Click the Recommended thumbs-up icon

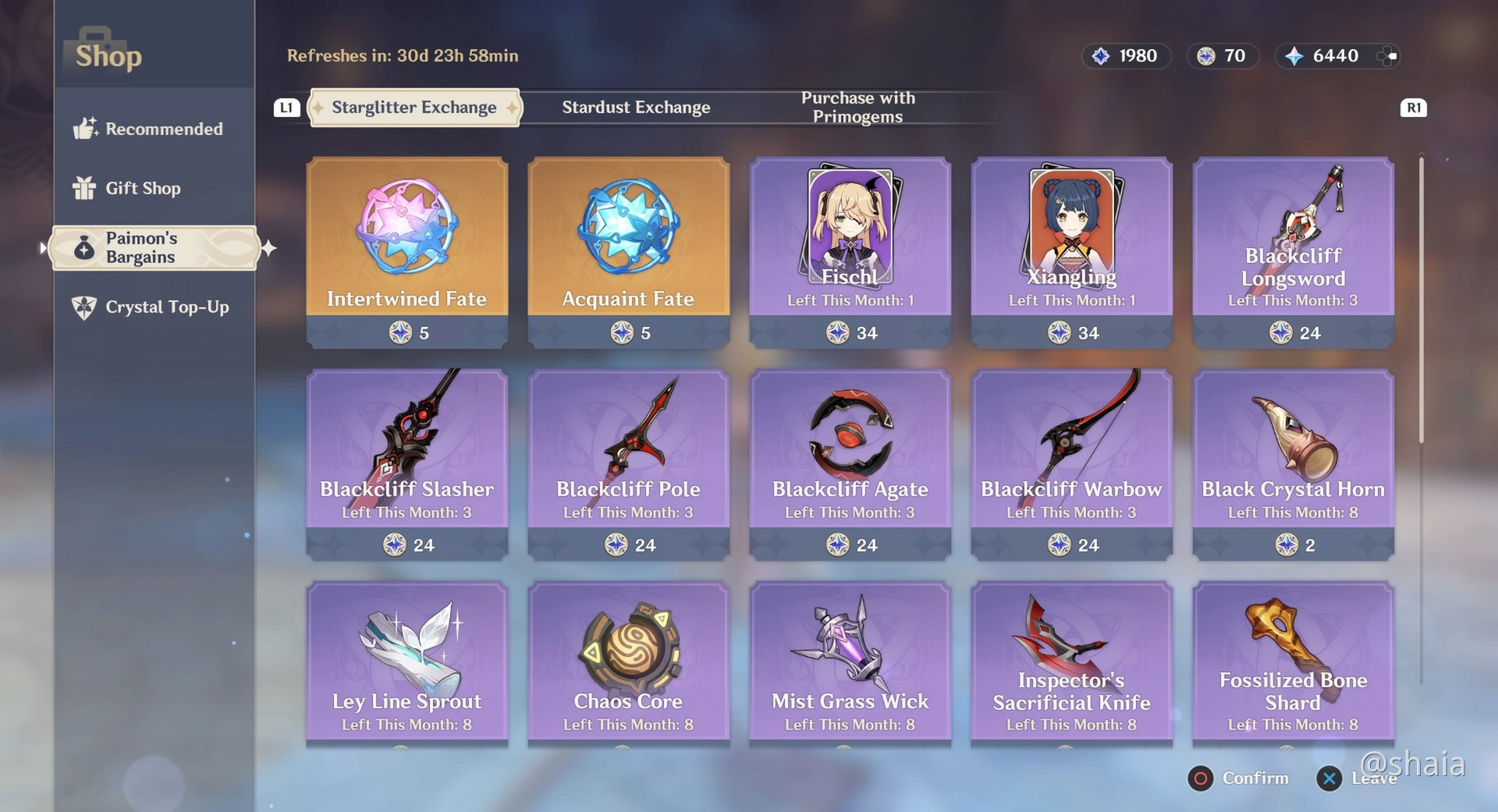tap(86, 128)
